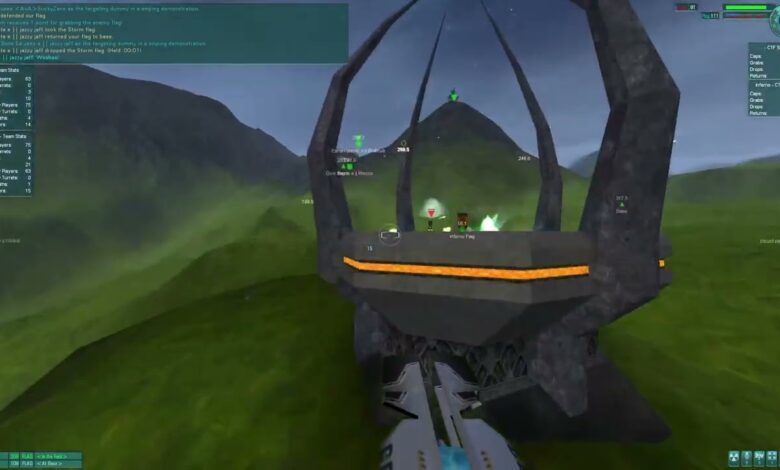Select the four-squares icon in the corner
Viewport: 780px width, 470px height.
[x=771, y=458]
